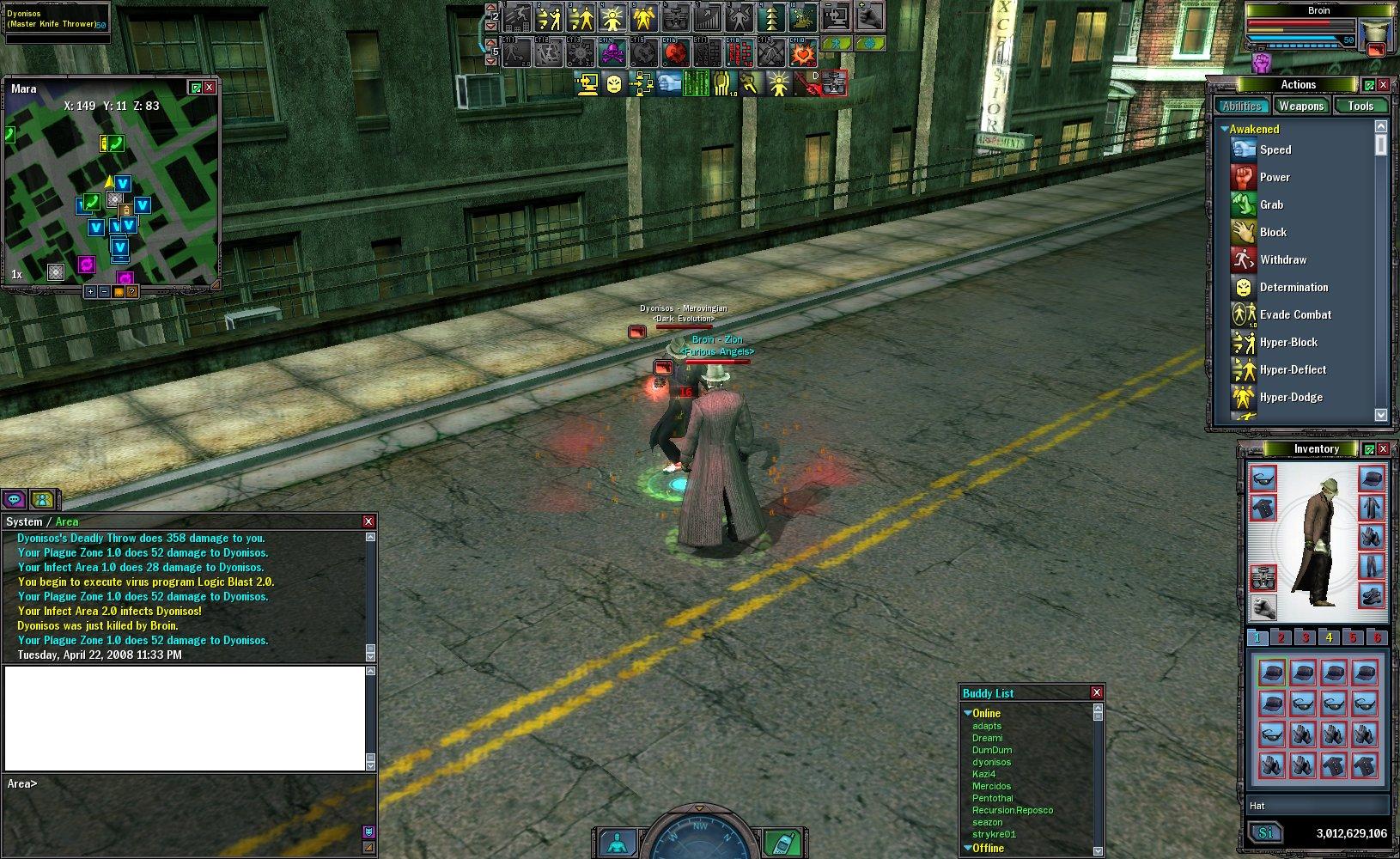This screenshot has height=859, width=1400.
Task: Switch to the Weapons tab
Action: tap(1300, 106)
